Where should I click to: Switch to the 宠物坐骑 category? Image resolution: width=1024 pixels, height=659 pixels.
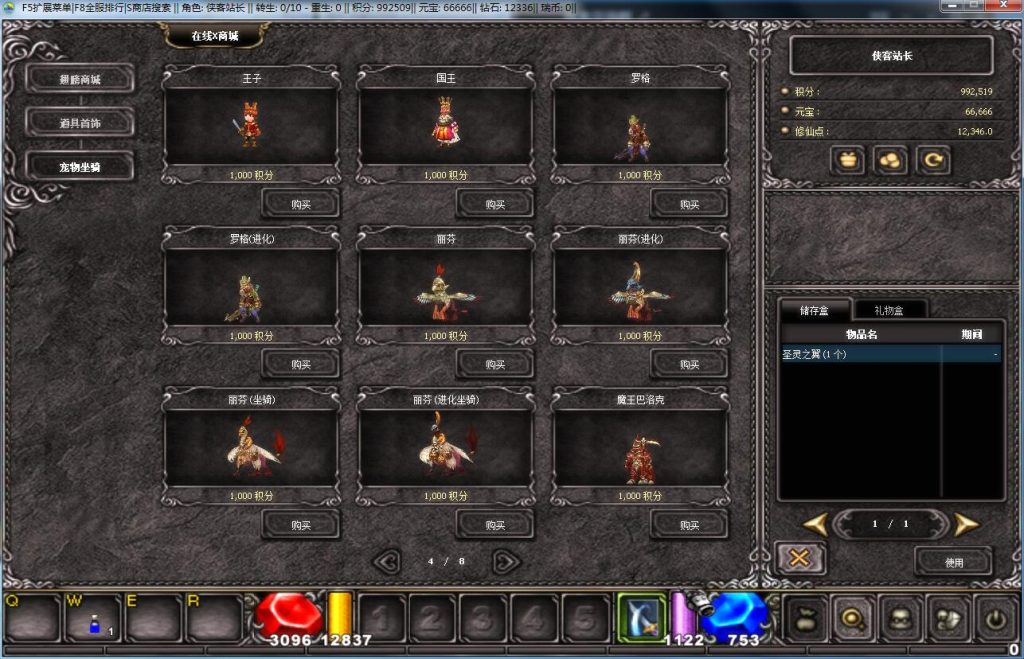pyautogui.click(x=80, y=166)
